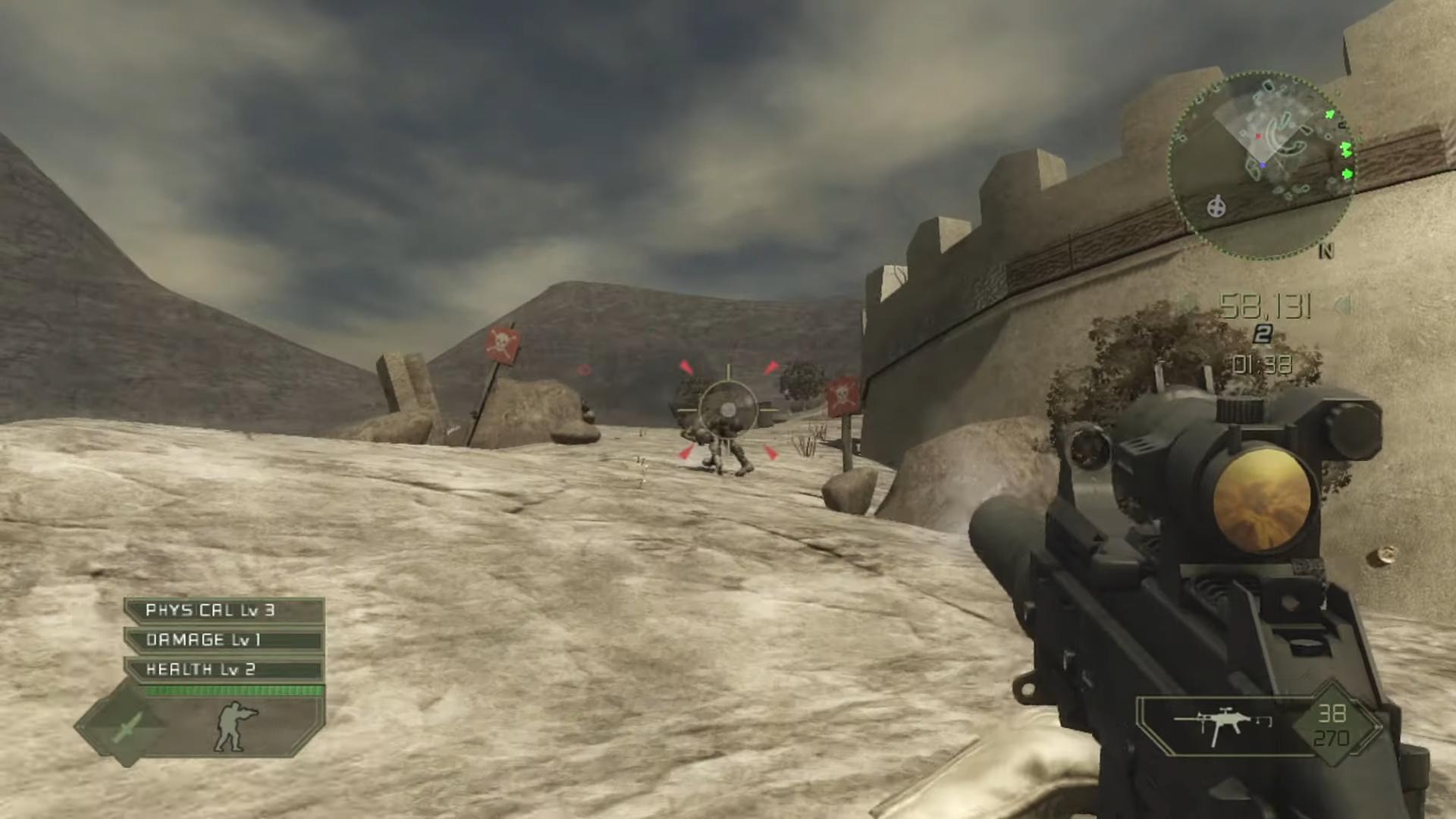Click the north indicator beside the minimap
The height and width of the screenshot is (819, 1456).
pos(1326,249)
